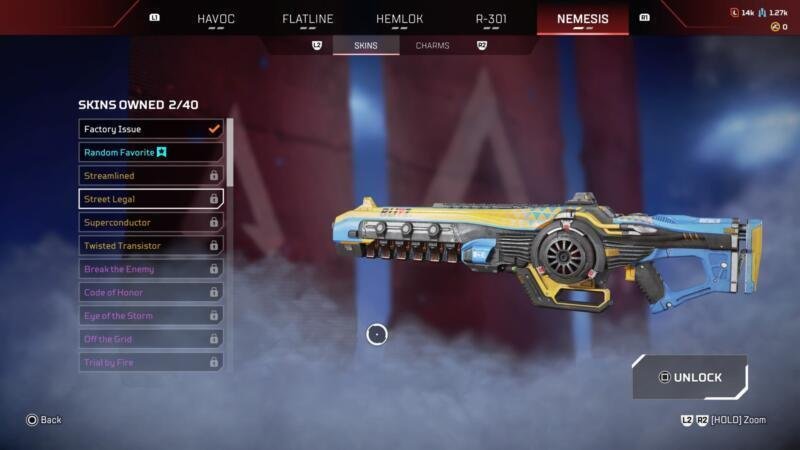
Task: Switch to the HAVOC weapon tab
Action: coord(215,18)
